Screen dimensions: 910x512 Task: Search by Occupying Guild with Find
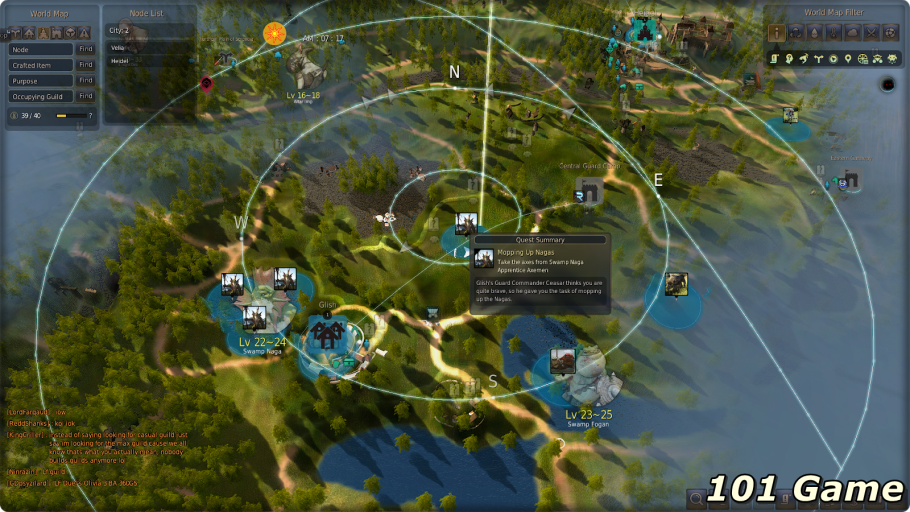[x=86, y=97]
